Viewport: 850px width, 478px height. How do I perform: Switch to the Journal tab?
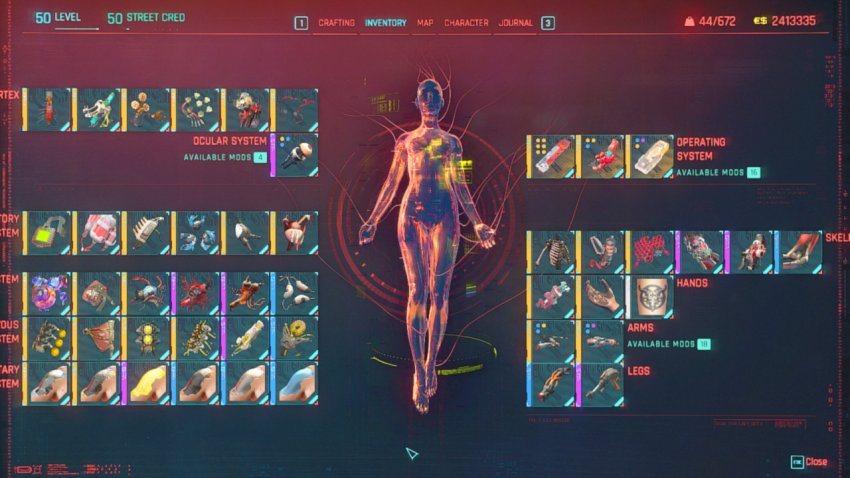coord(515,22)
